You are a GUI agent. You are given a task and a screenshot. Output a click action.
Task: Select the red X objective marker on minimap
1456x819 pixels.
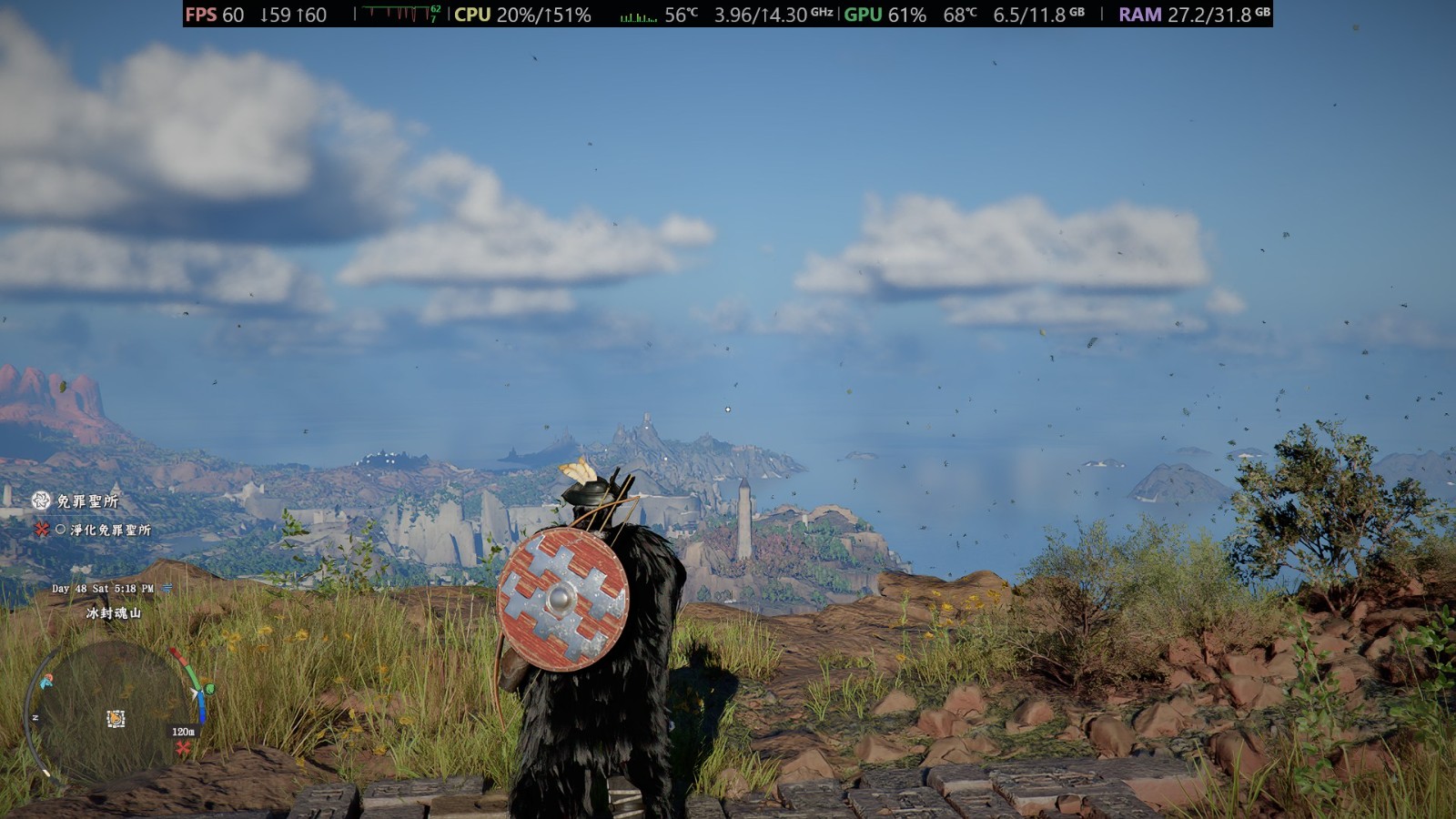coord(183,748)
